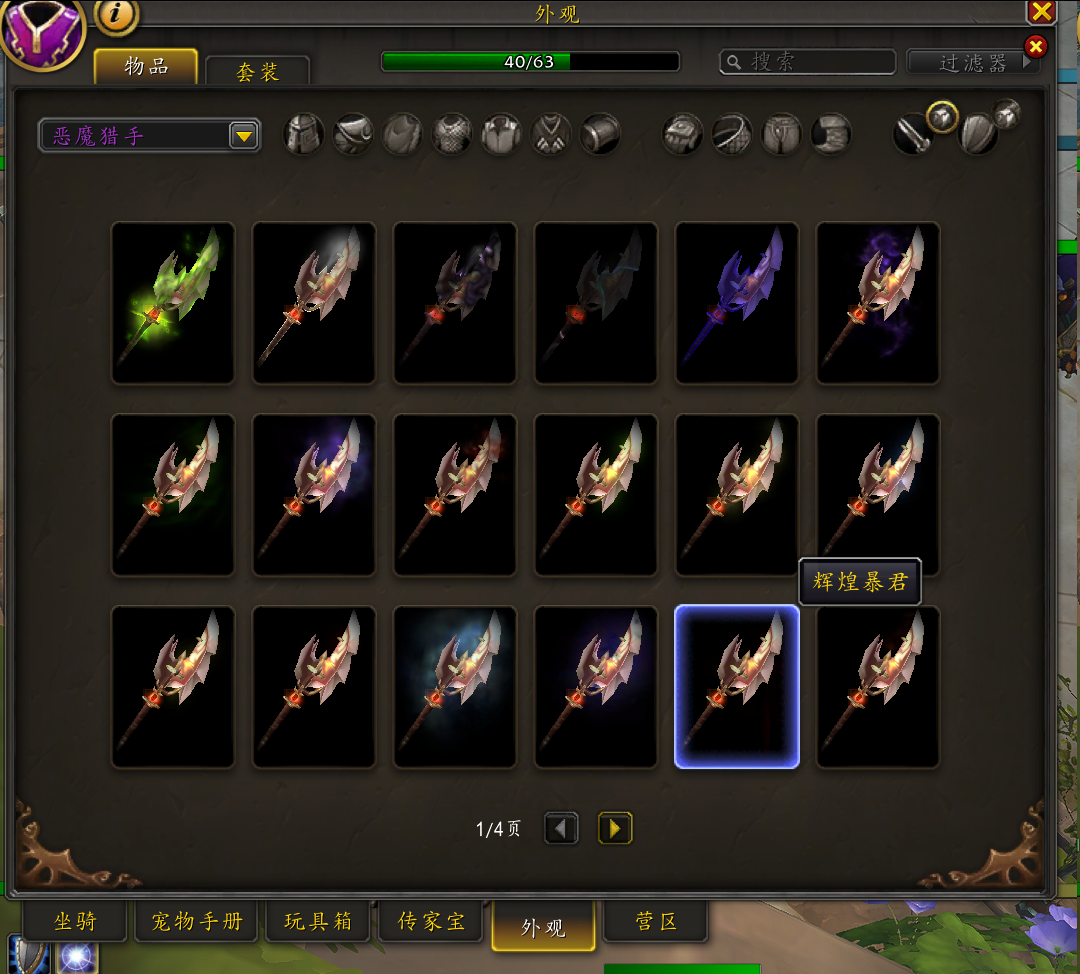Choose the green glowing glaive appearance
The width and height of the screenshot is (1080, 974).
point(173,302)
